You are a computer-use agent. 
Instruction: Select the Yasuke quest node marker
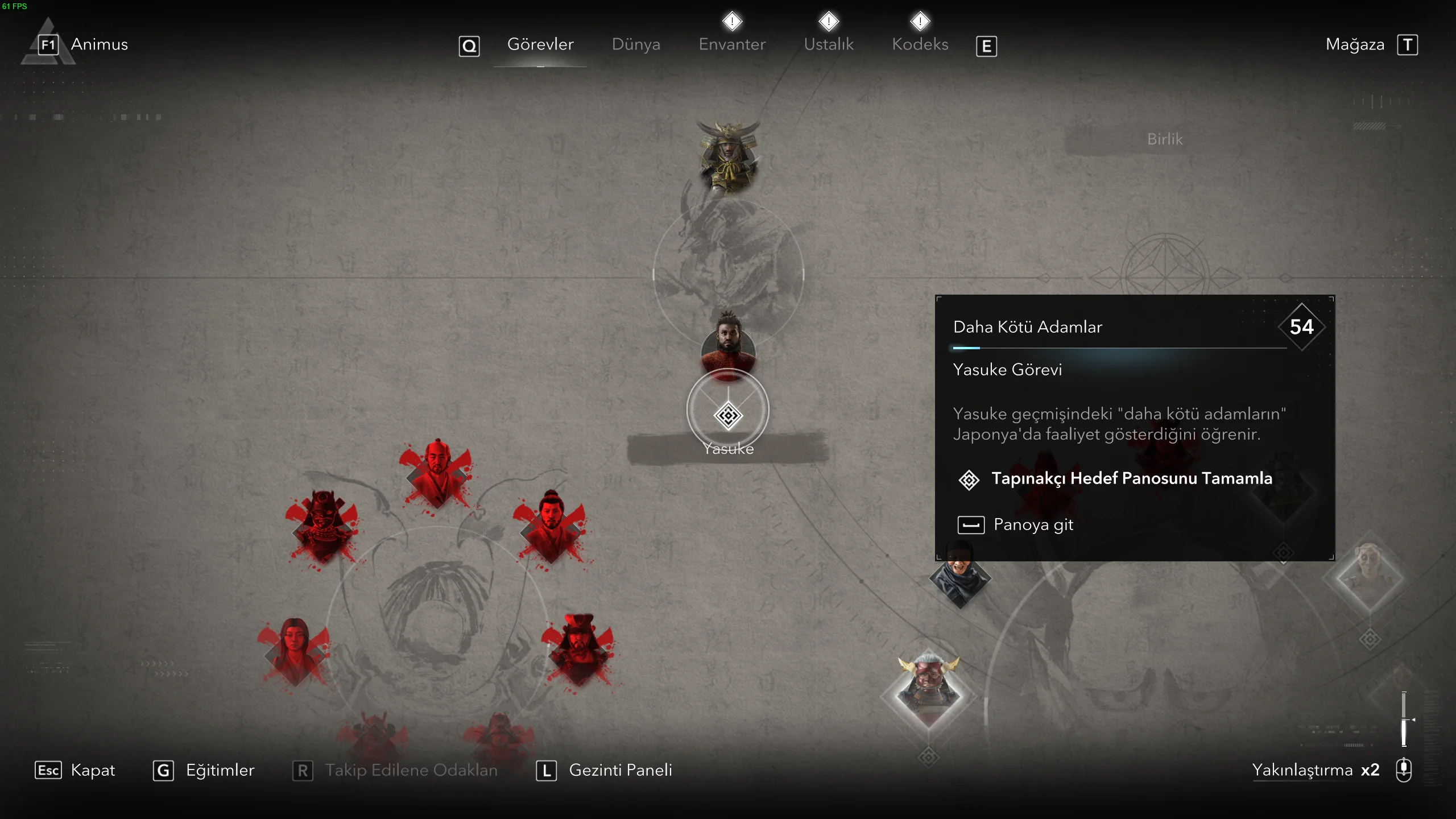coord(728,416)
